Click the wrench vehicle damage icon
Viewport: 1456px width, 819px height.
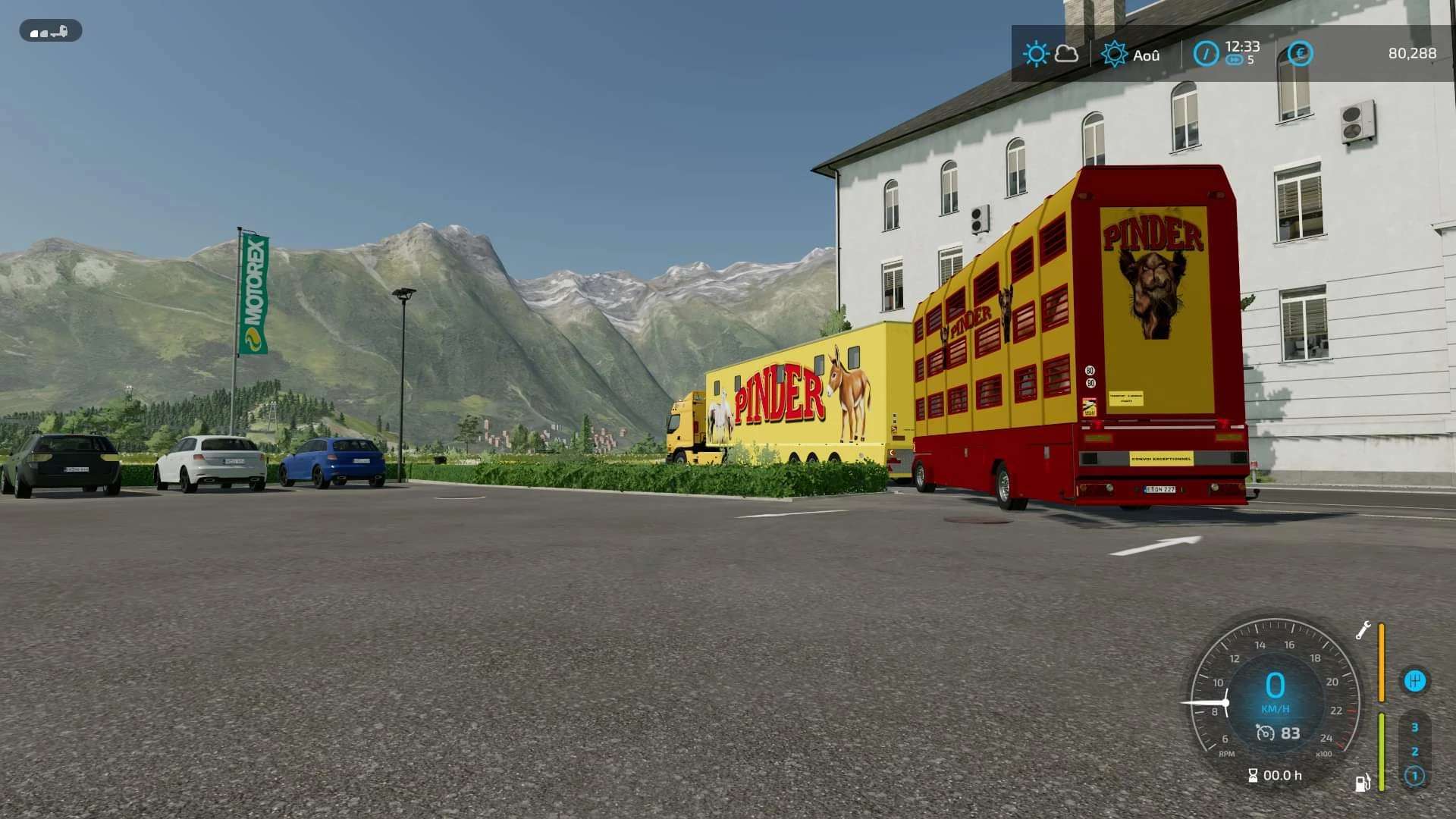tap(1363, 630)
